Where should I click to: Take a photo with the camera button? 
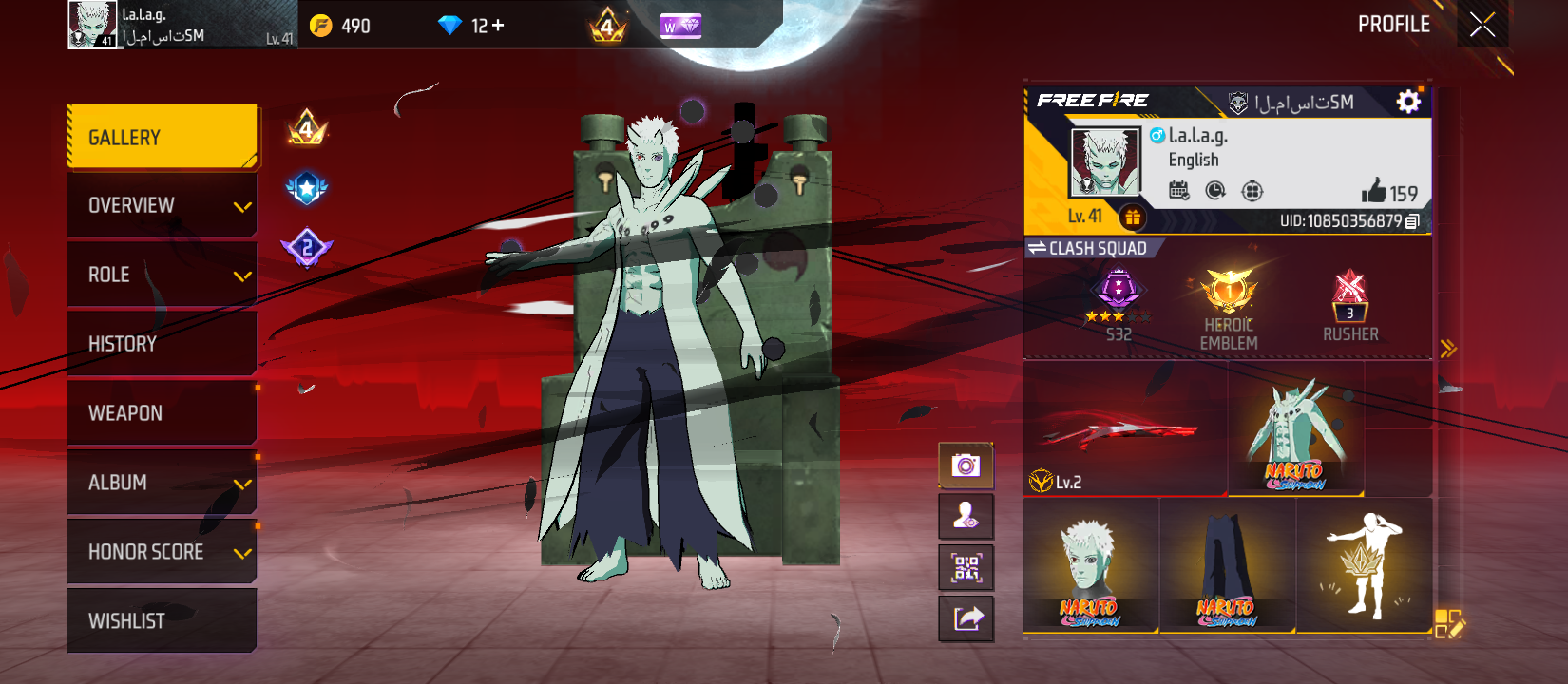click(x=966, y=465)
